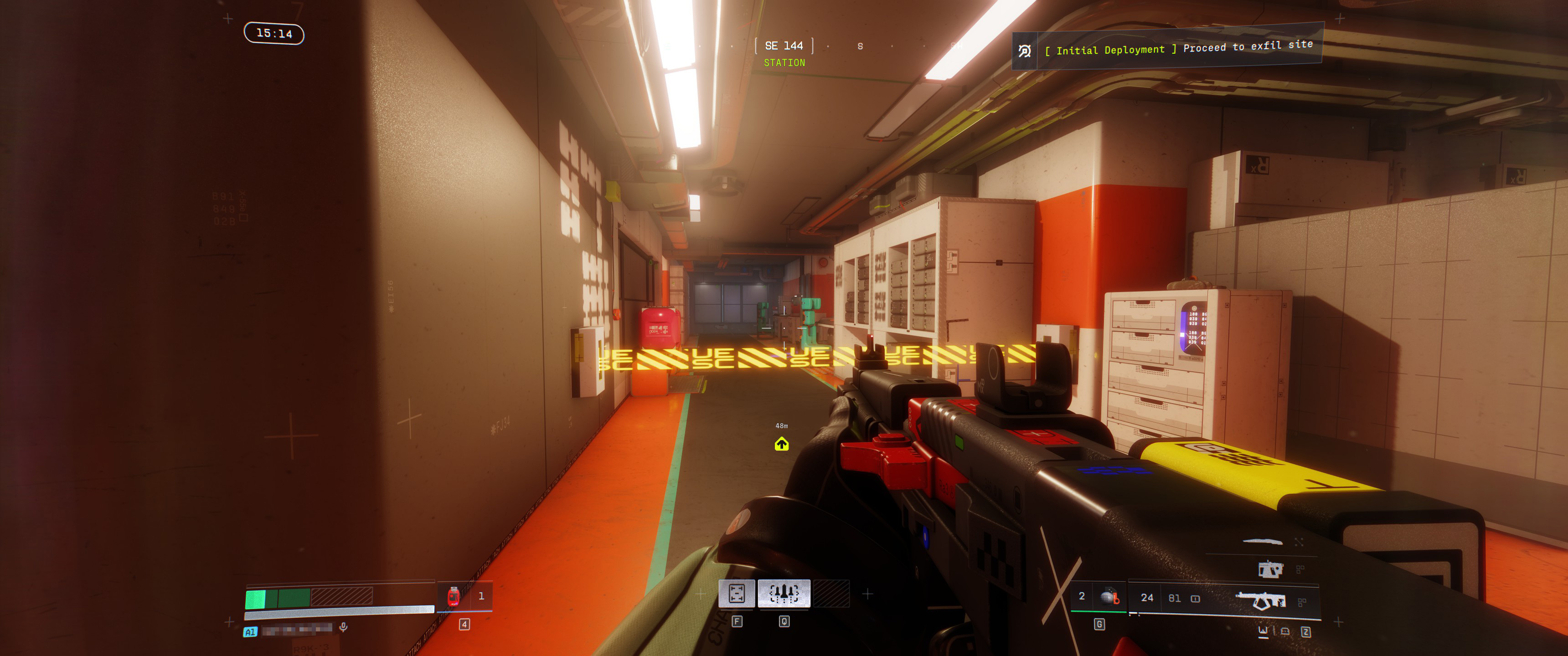This screenshot has height=656, width=1568.
Task: Select the grenade equipment slot
Action: 1109,597
